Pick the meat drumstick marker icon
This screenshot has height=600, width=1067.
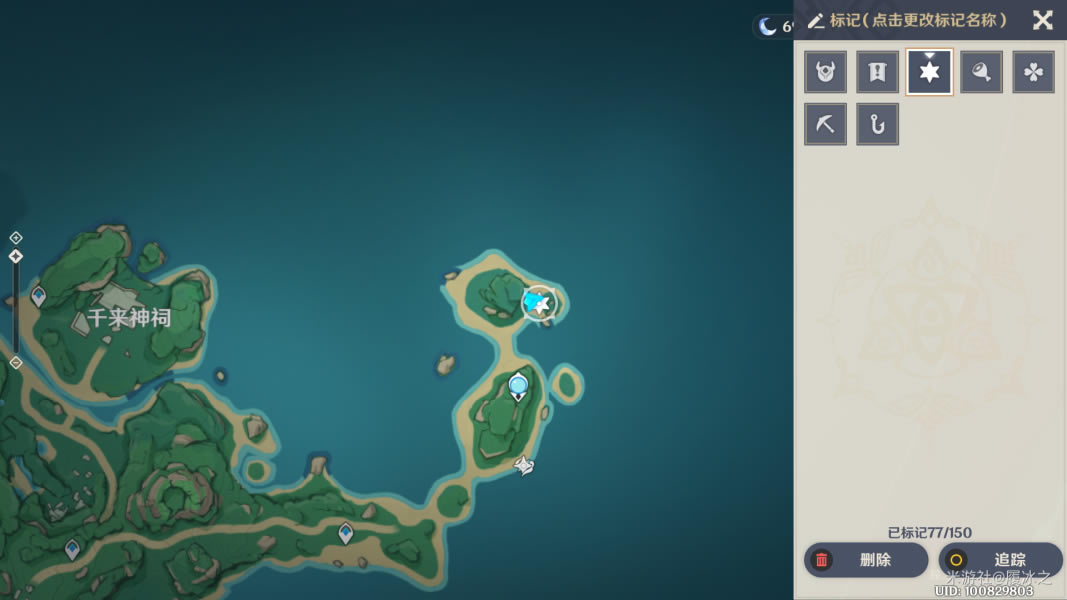(981, 72)
